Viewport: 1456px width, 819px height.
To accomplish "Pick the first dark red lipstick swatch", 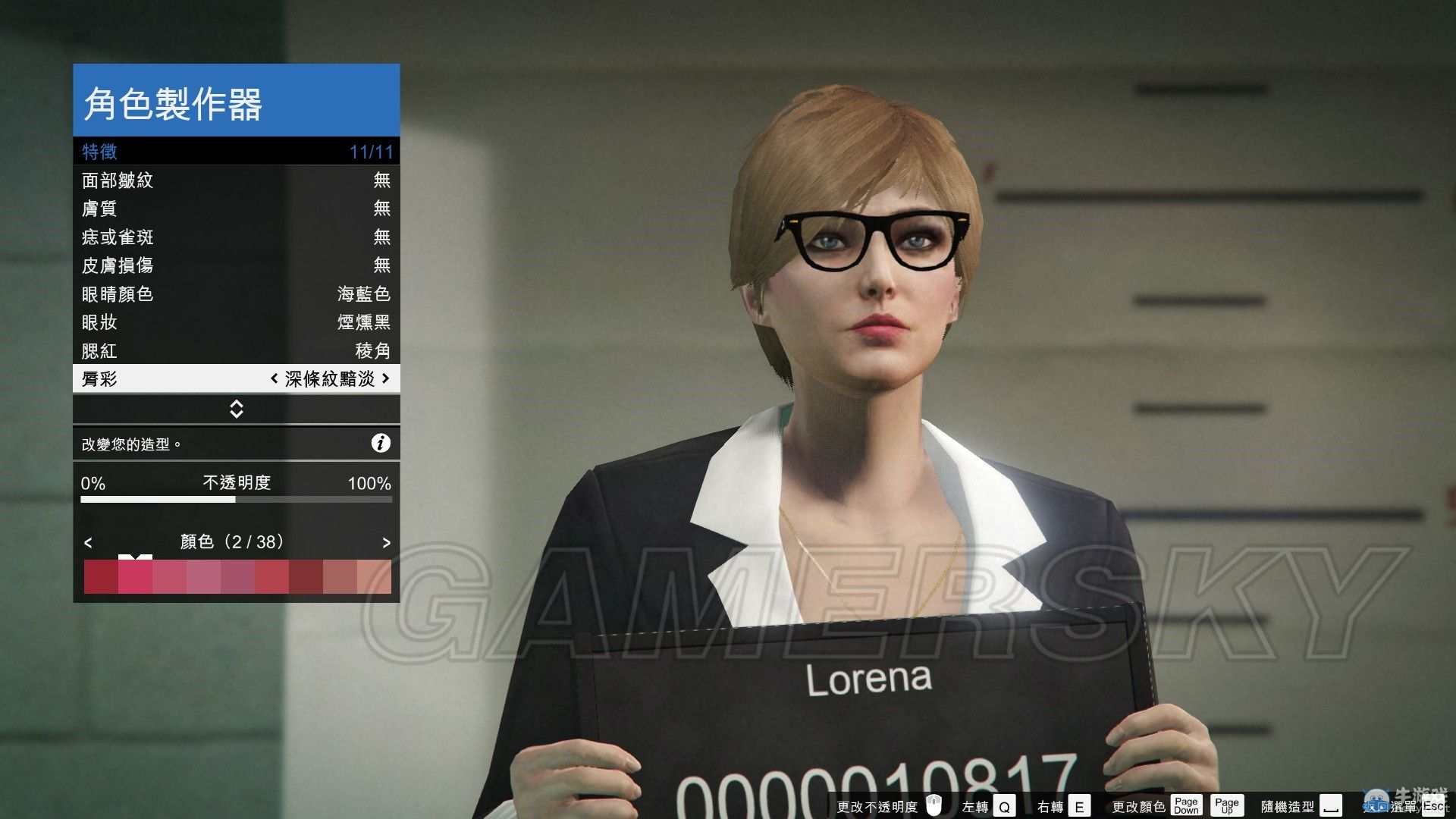I will 101,577.
